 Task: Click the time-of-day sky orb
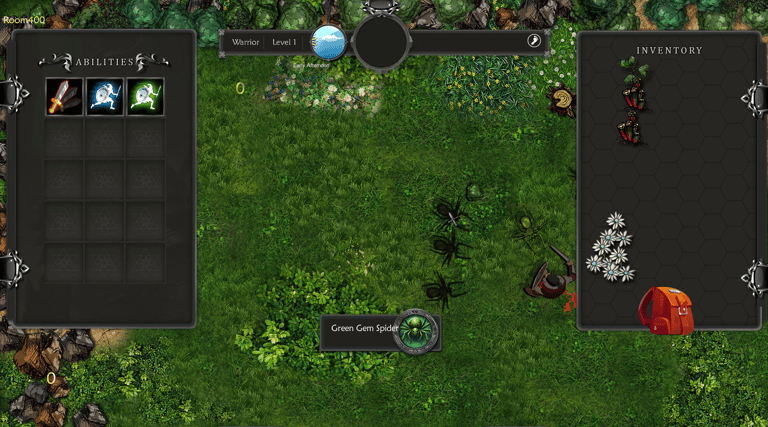[329, 42]
